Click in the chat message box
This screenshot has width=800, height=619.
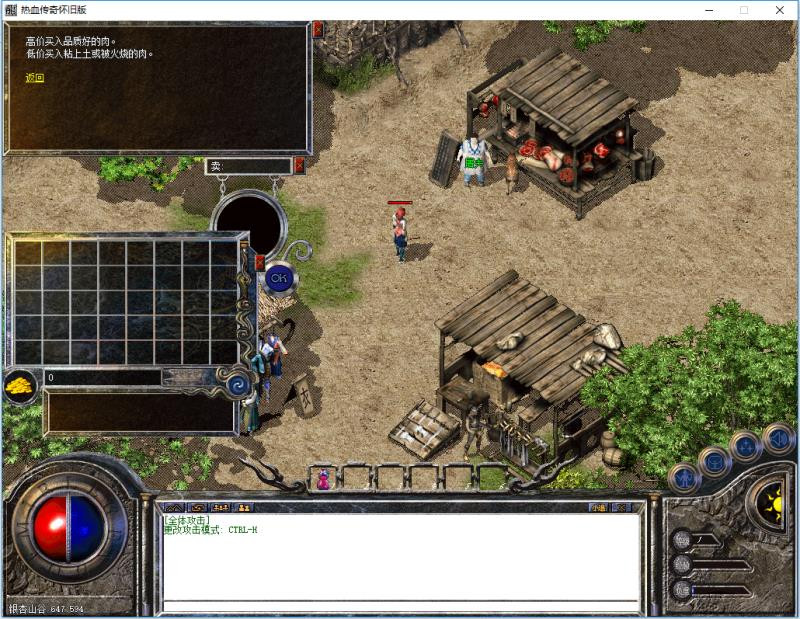pyautogui.click(x=400, y=558)
